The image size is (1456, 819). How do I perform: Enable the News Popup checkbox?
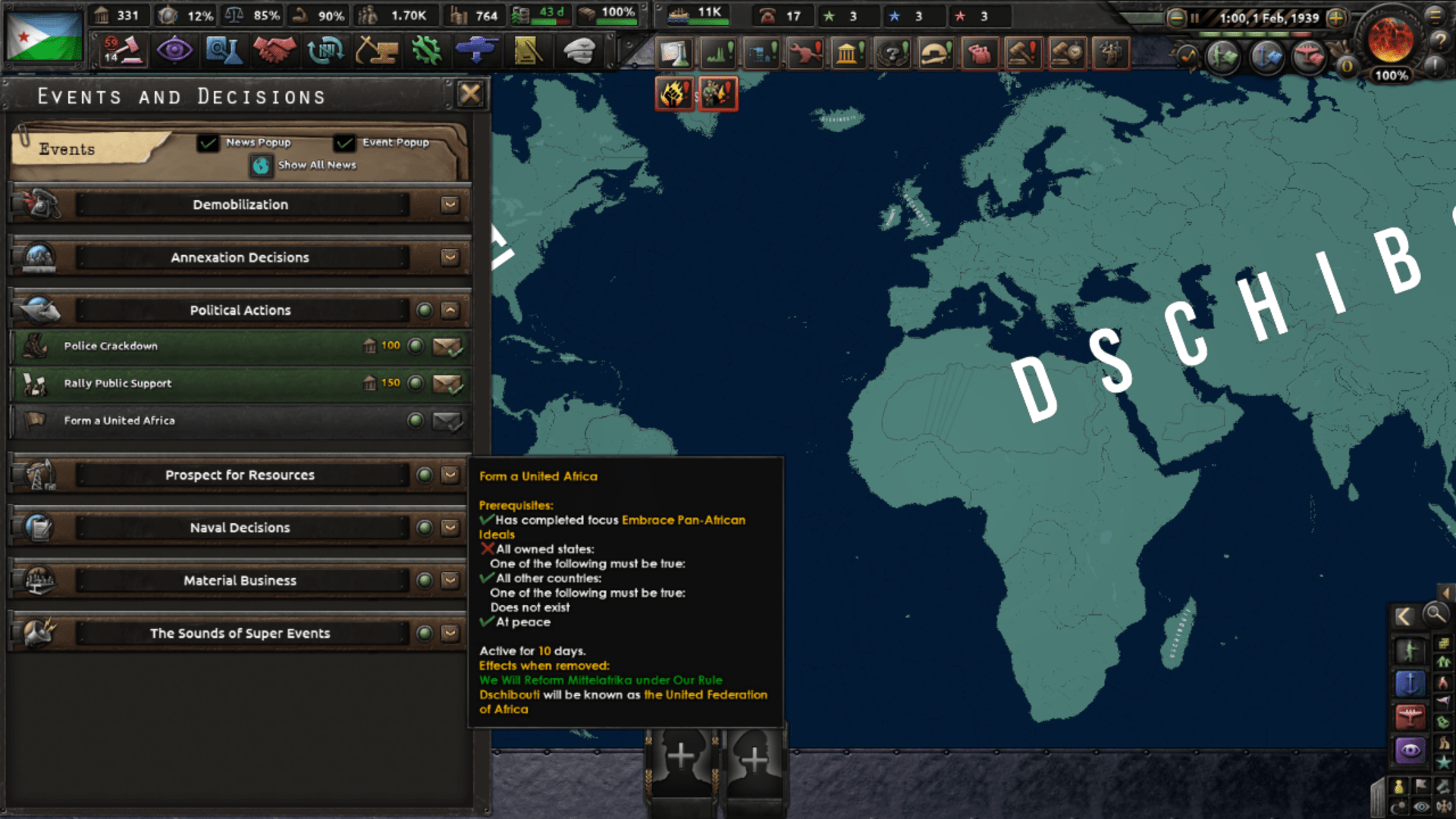click(x=208, y=143)
